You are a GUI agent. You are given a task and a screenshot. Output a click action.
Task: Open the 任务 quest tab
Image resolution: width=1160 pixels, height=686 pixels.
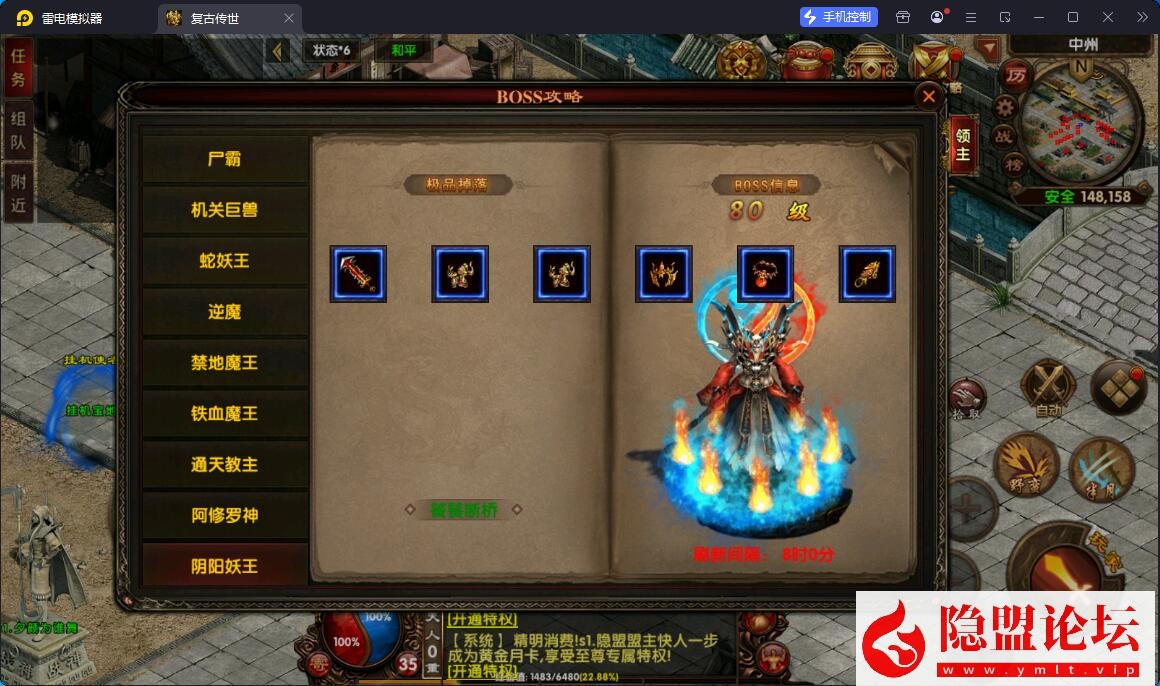pyautogui.click(x=18, y=68)
